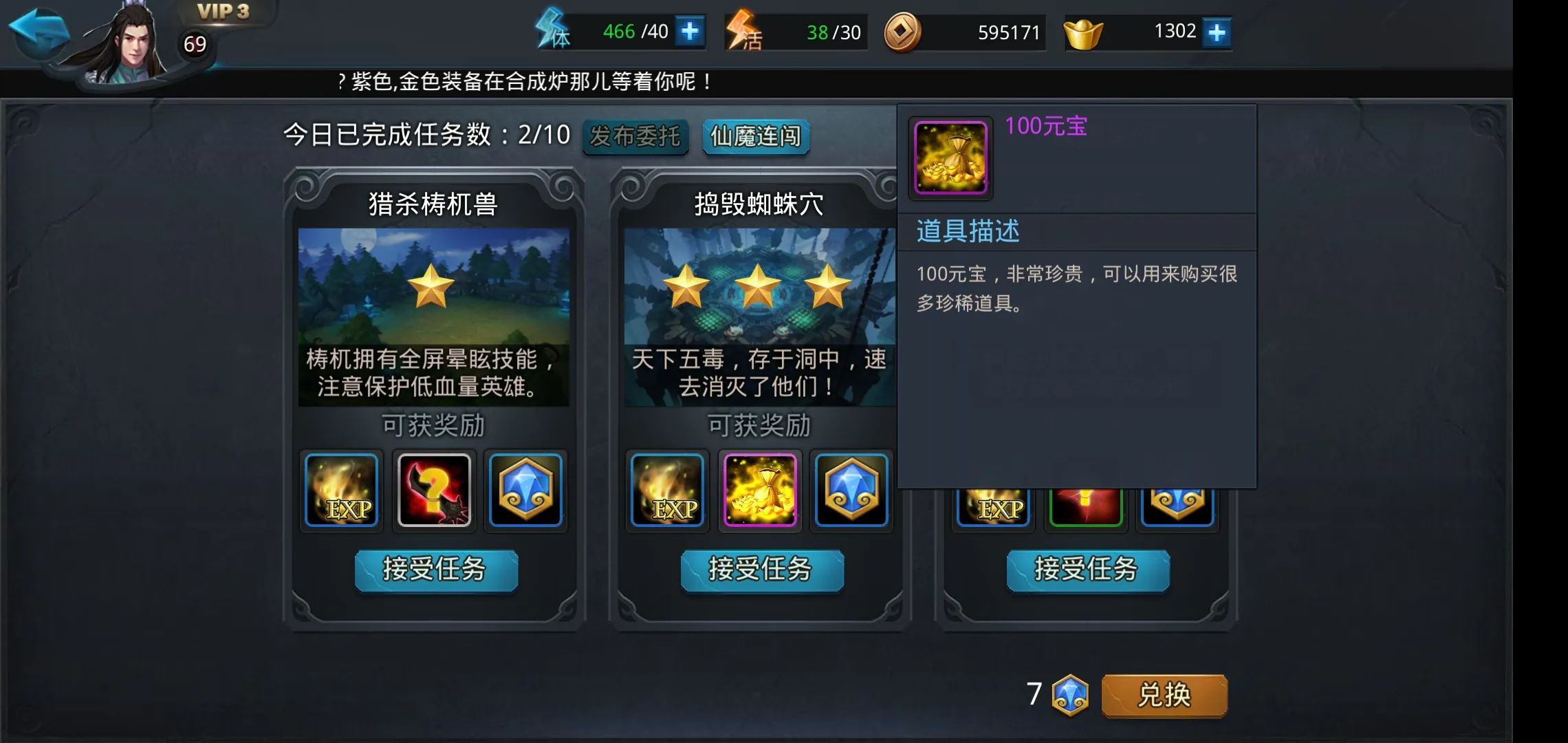Screen dimensions: 1568x743
Task: Open the 100元宝 gold bag item icon
Action: [950, 158]
